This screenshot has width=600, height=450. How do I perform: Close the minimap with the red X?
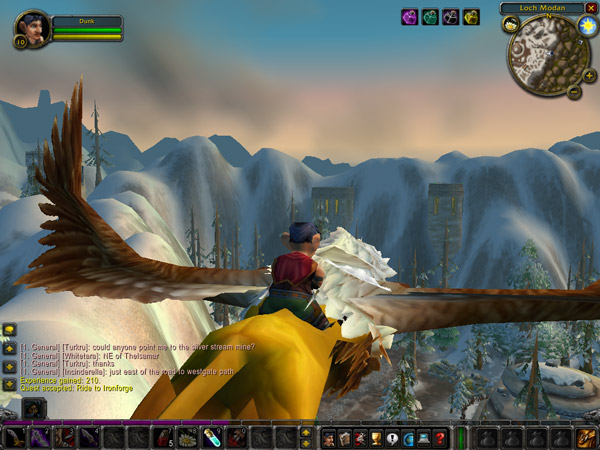pos(591,8)
